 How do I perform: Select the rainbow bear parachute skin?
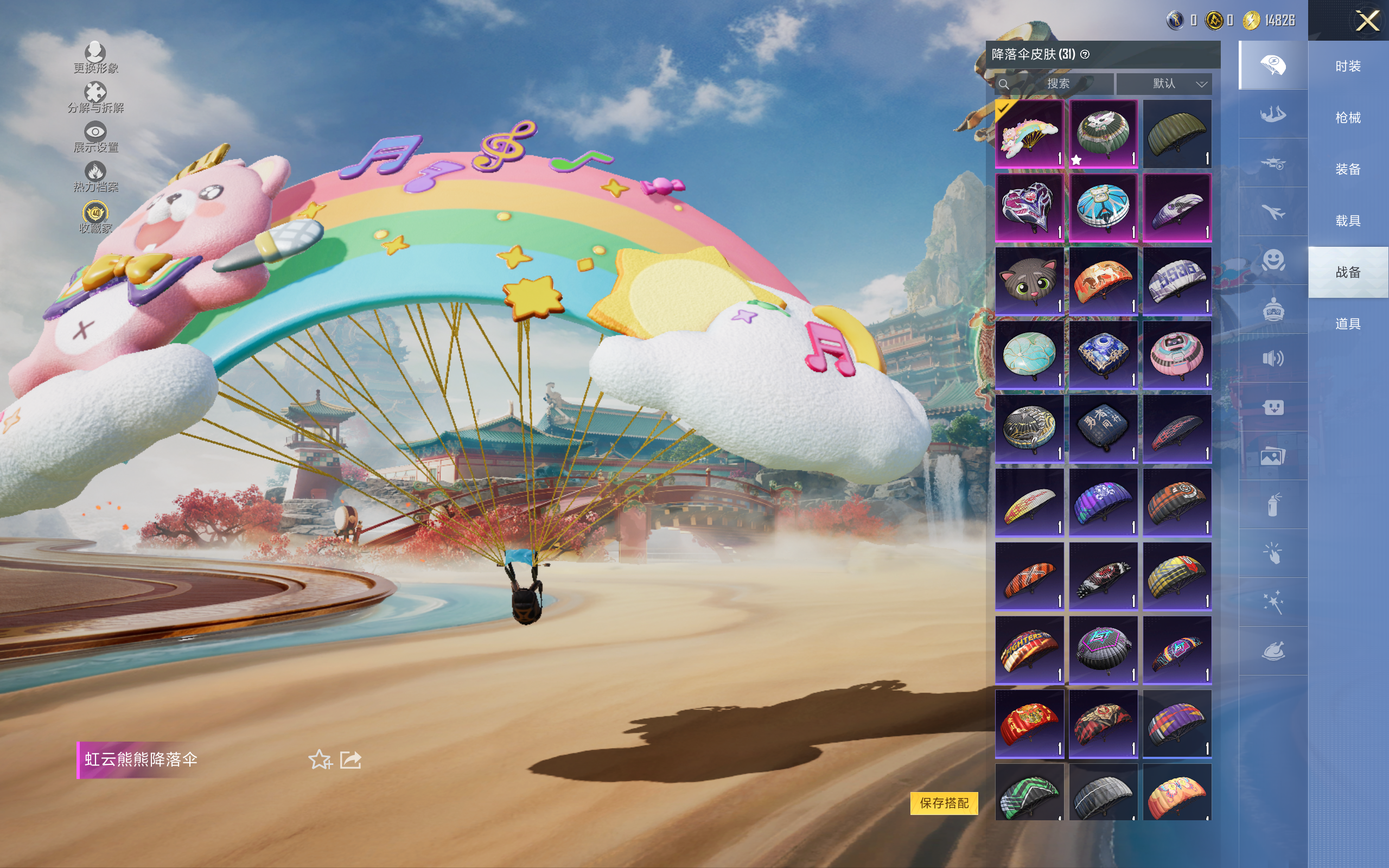pyautogui.click(x=1029, y=134)
